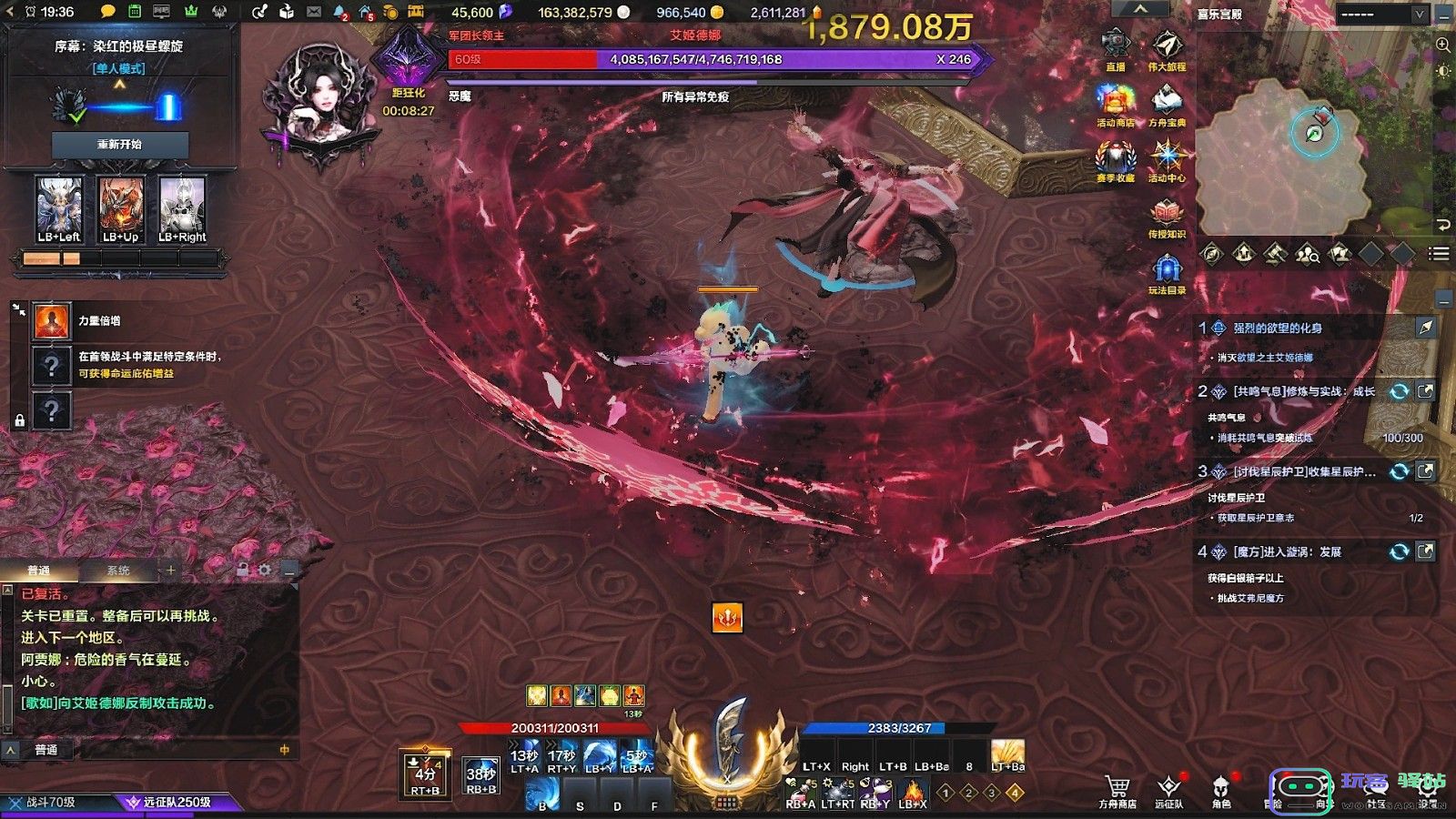Open the 活动中心 event center
This screenshot has height=819, width=1456.
[1167, 157]
